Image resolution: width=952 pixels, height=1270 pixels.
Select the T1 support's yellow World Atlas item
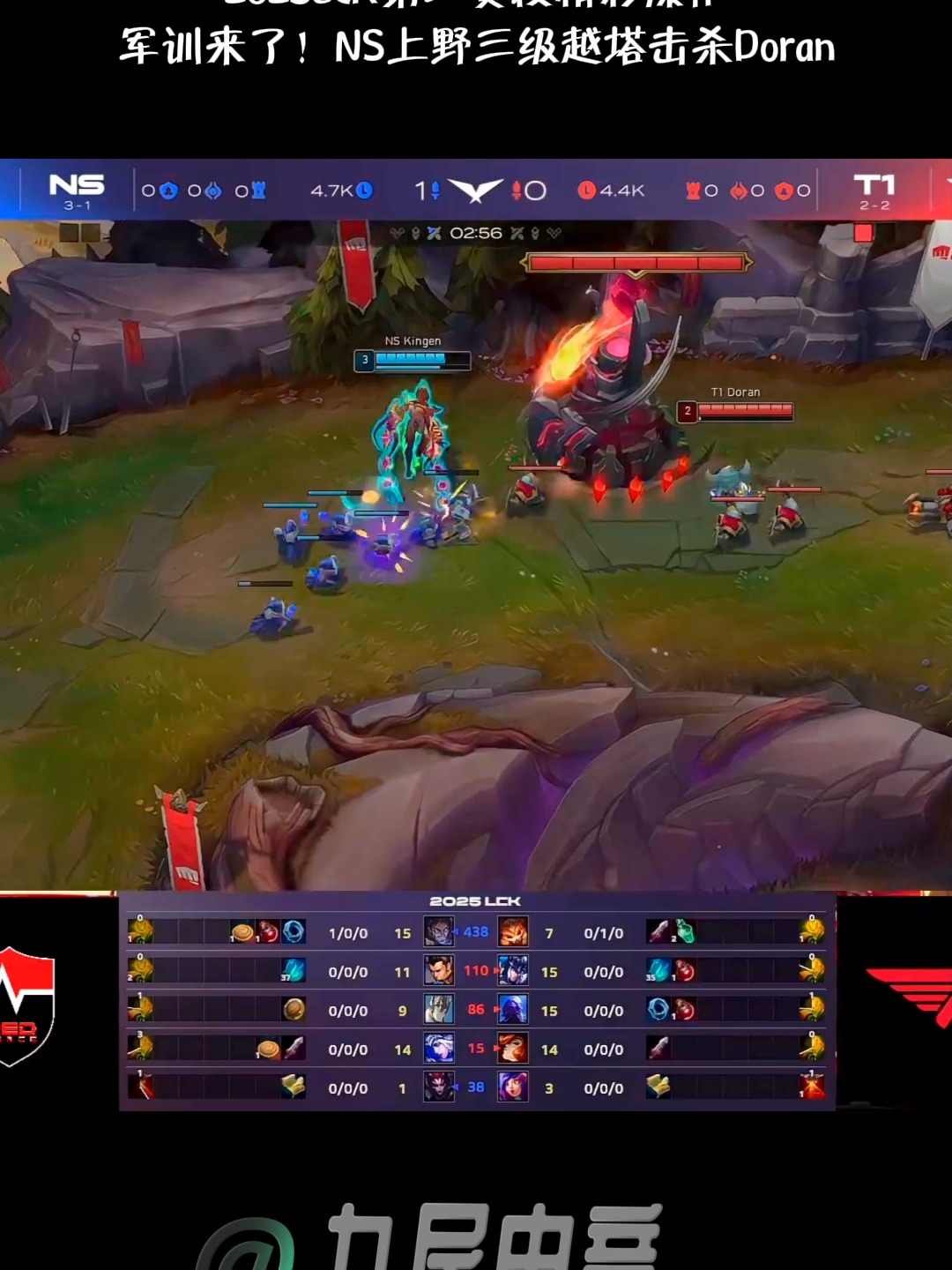point(658,1087)
